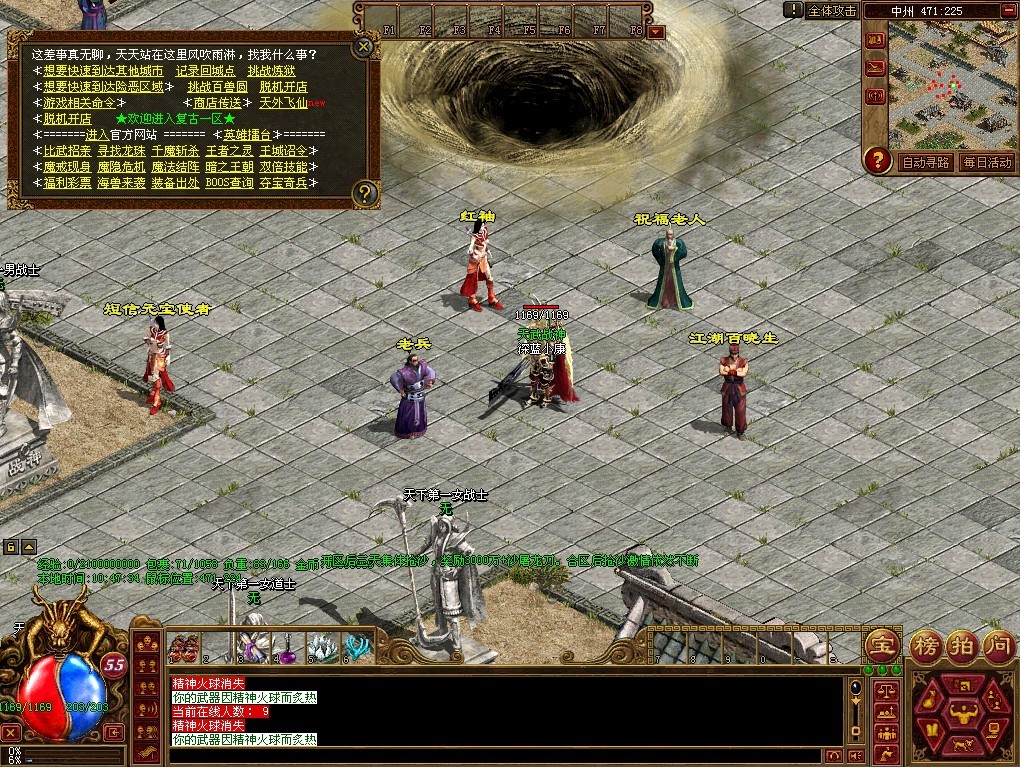
Task: Choose 比武招亲 from the event list
Action: pyautogui.click(x=66, y=151)
